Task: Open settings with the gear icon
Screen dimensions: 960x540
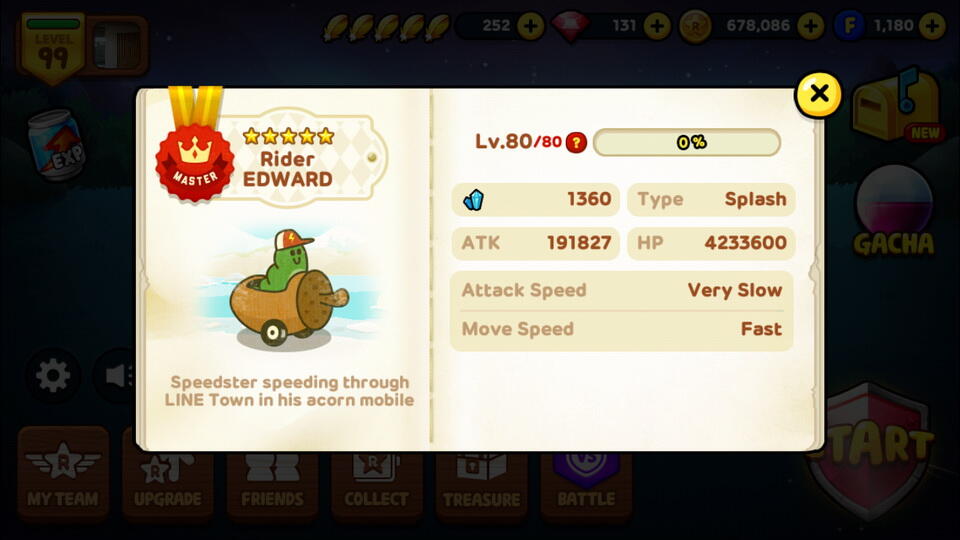Action: click(x=53, y=376)
